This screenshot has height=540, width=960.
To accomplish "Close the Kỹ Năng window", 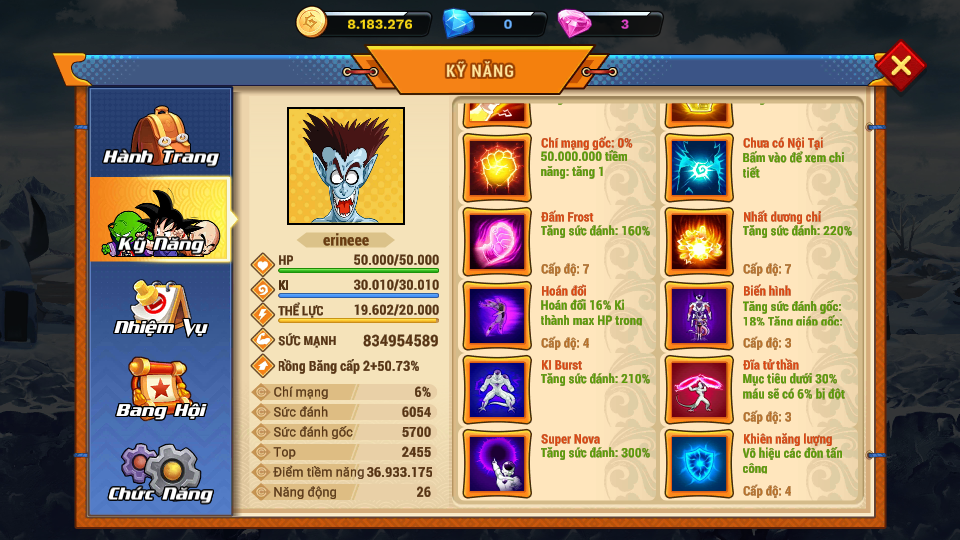I will pos(900,66).
